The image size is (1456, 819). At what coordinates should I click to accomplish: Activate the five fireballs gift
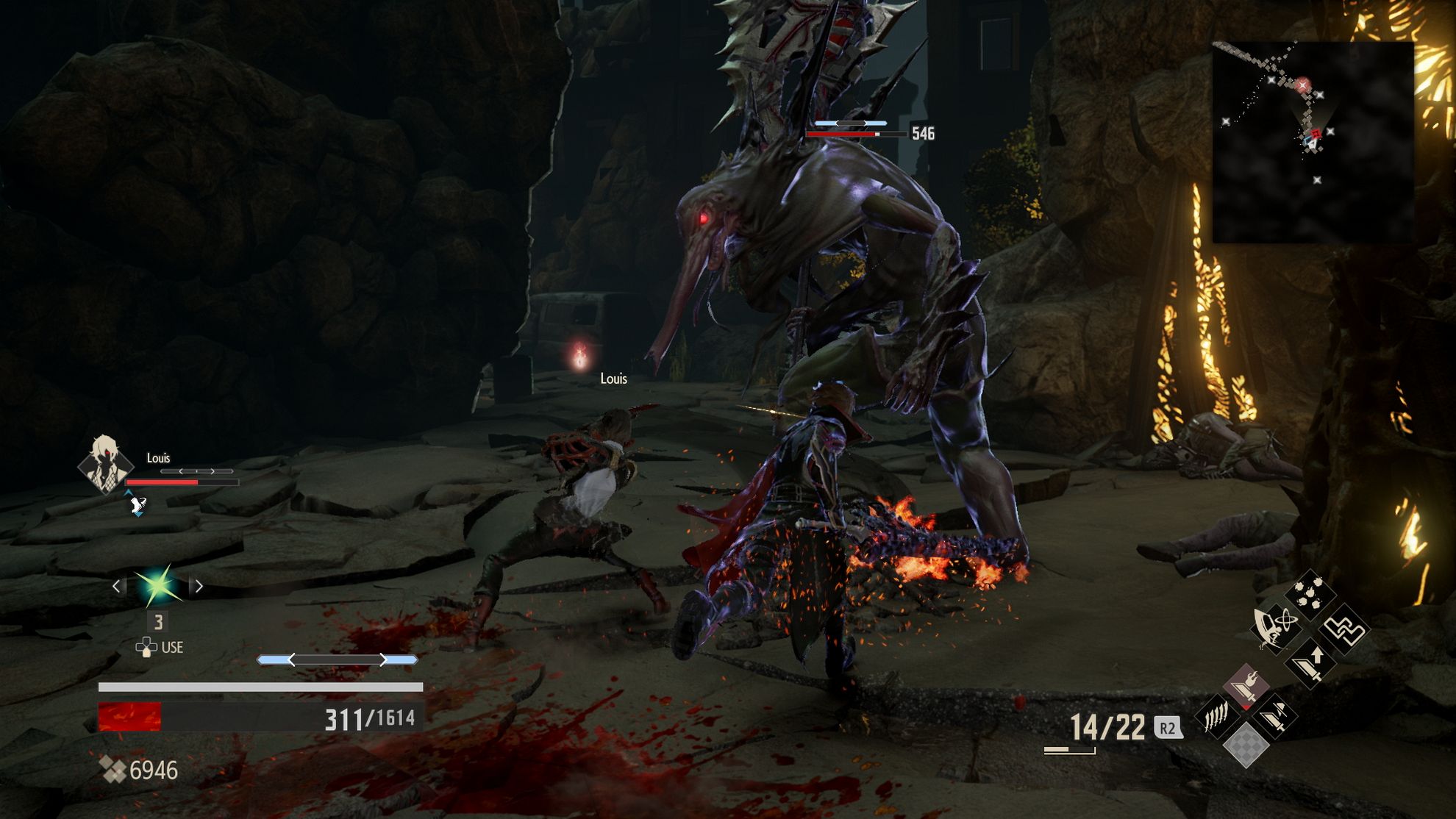click(1310, 594)
